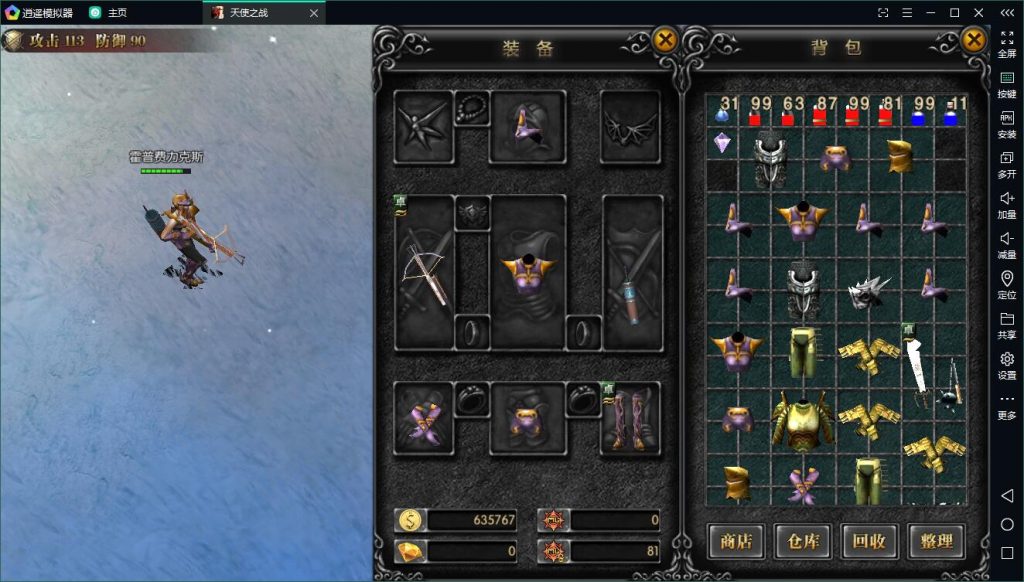Close the 背包 backpack panel

(x=973, y=40)
